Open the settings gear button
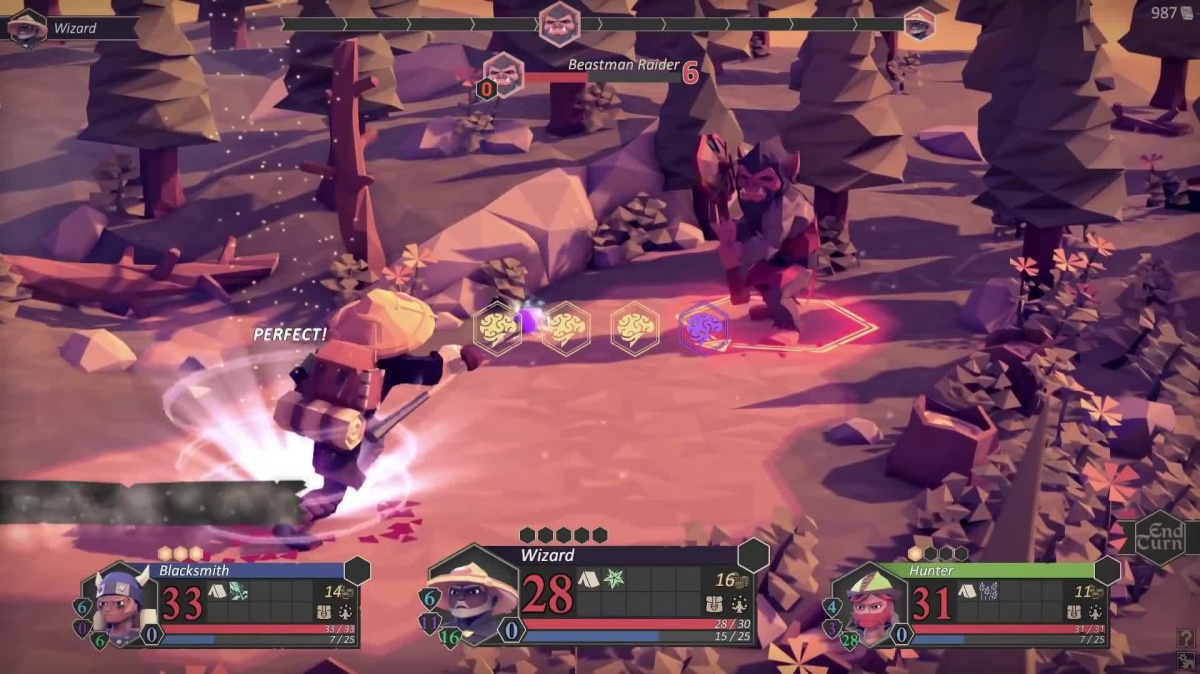The image size is (1200, 674). (x=1187, y=660)
